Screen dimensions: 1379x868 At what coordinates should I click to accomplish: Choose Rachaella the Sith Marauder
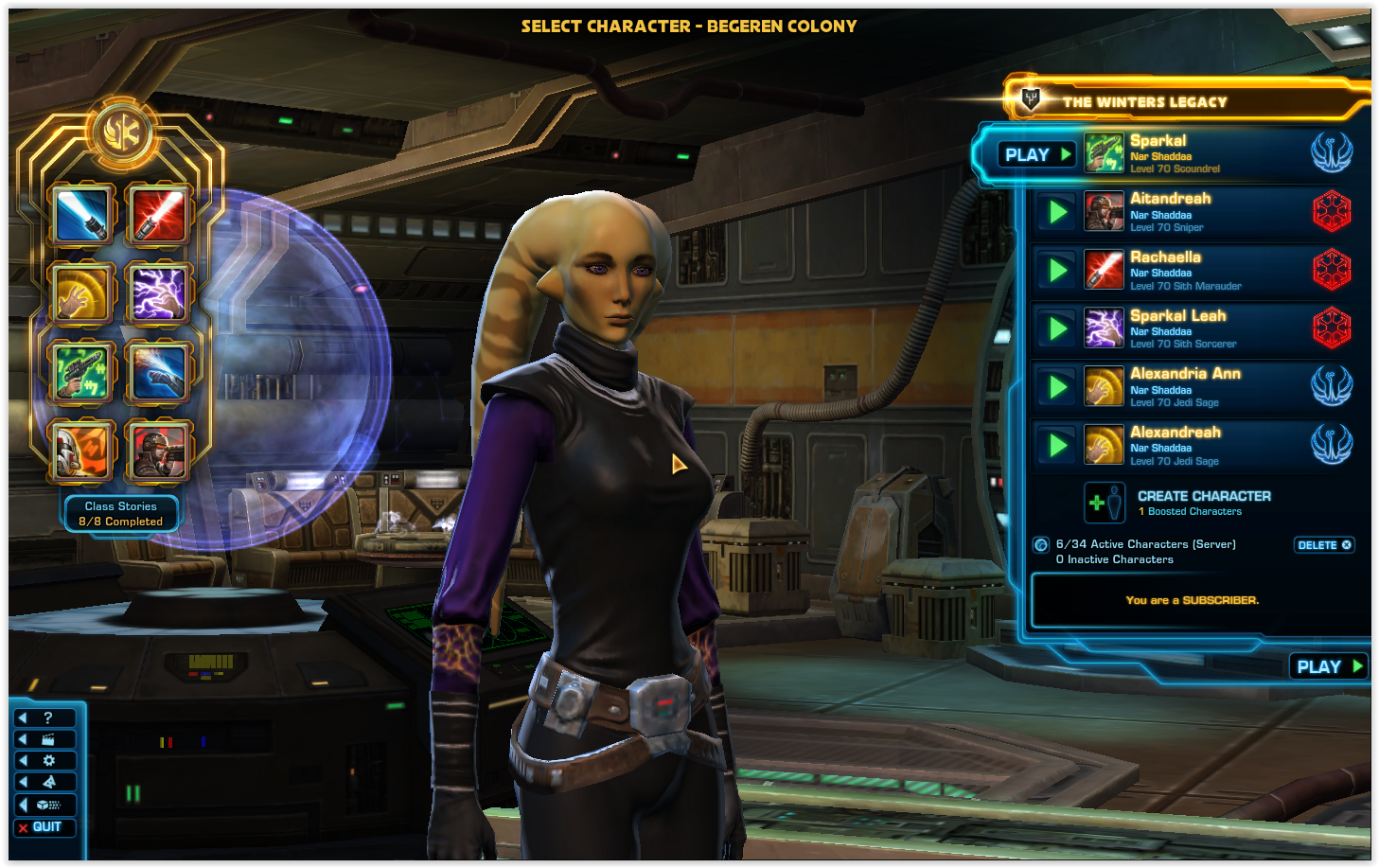[x=1193, y=271]
